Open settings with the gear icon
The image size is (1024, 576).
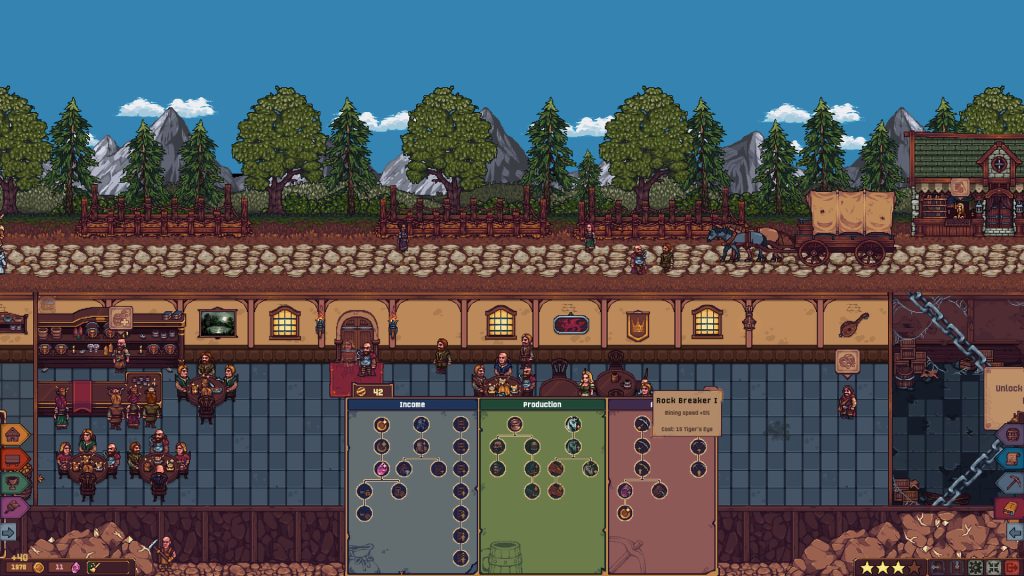[976, 567]
